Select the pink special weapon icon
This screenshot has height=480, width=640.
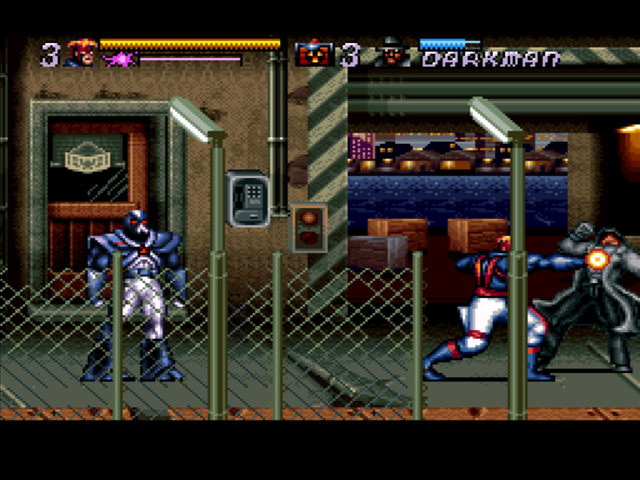click(x=120, y=60)
